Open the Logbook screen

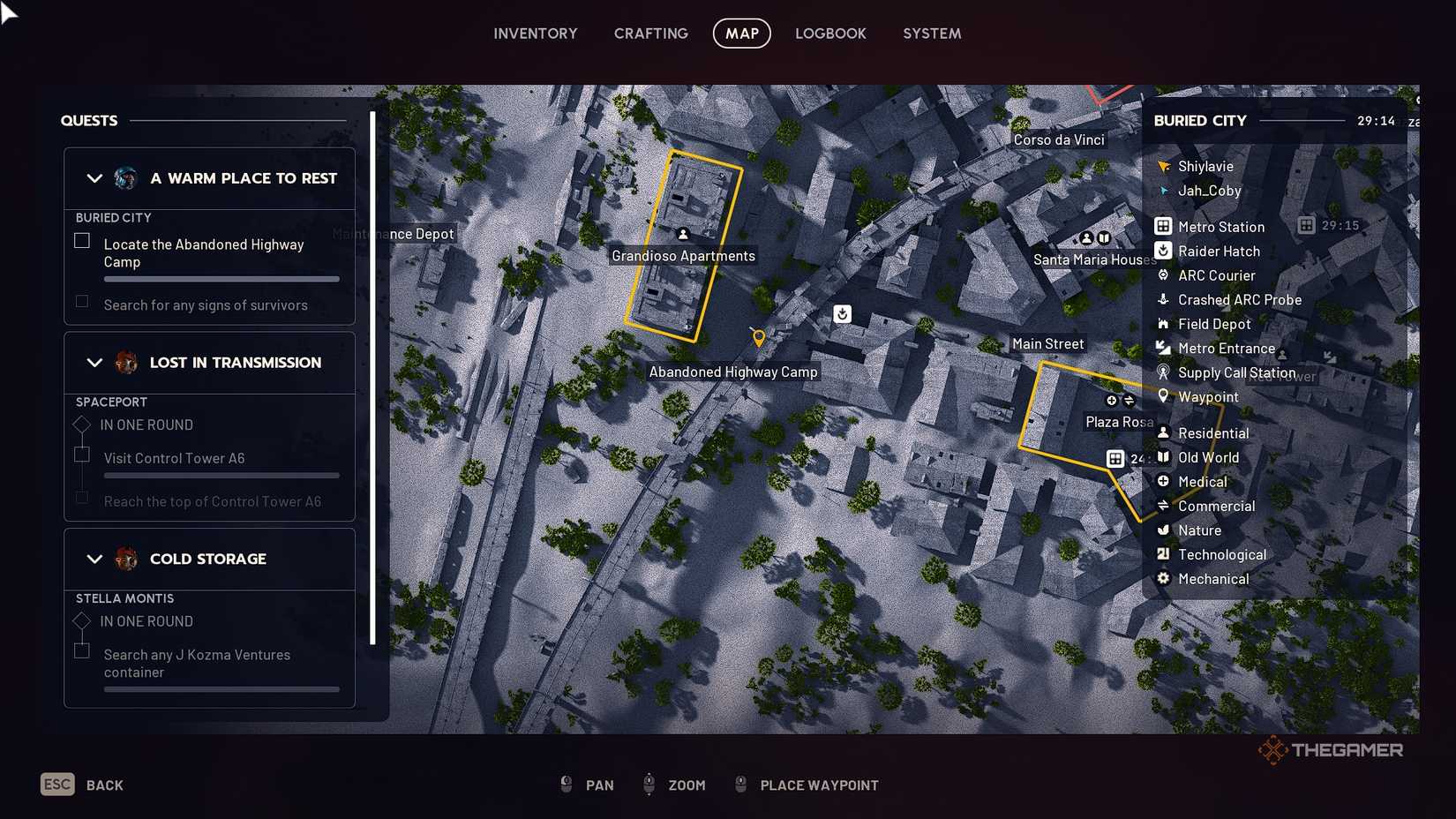(x=830, y=34)
